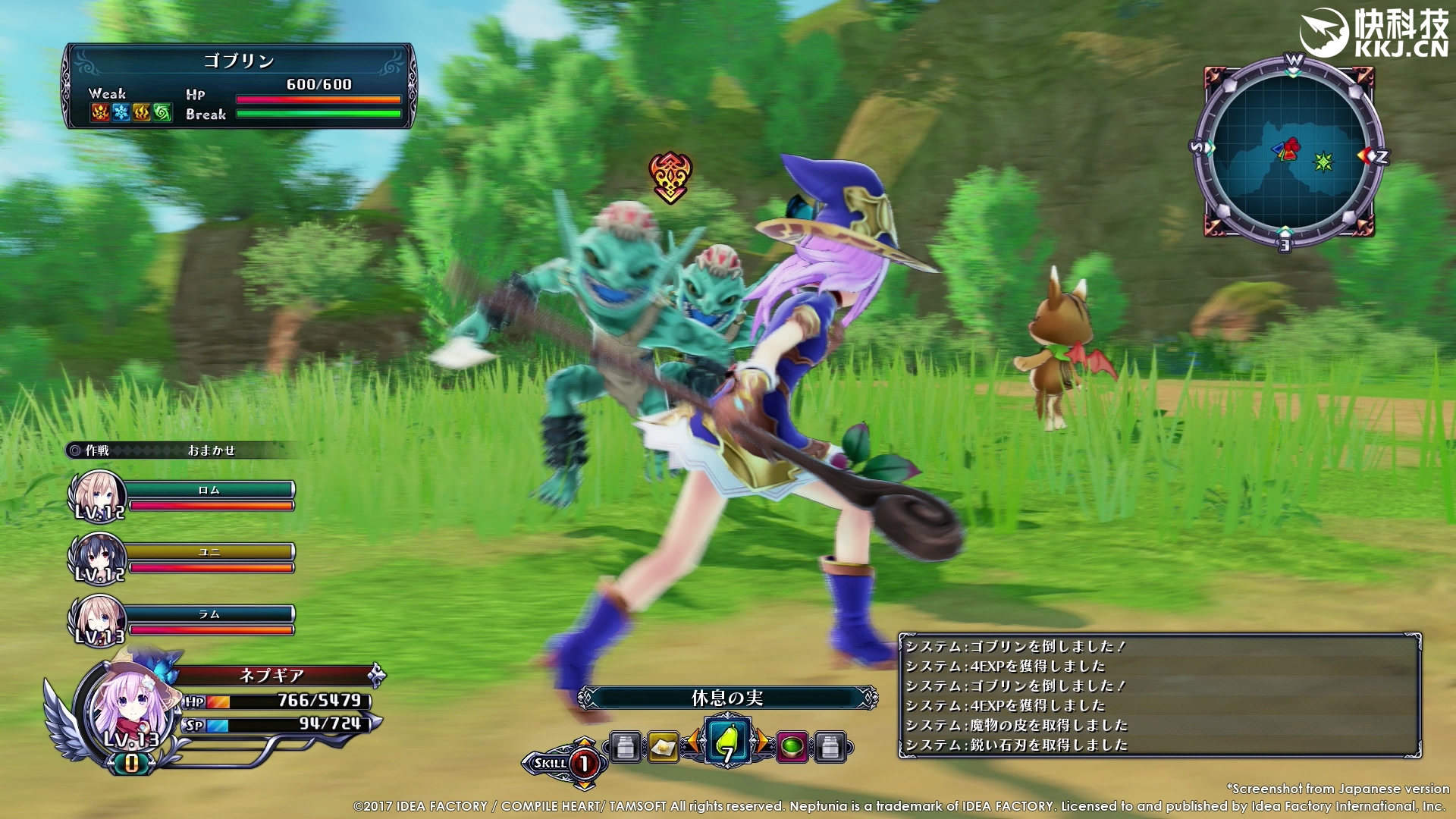Click the left orange item-cycle arrow

693,743
